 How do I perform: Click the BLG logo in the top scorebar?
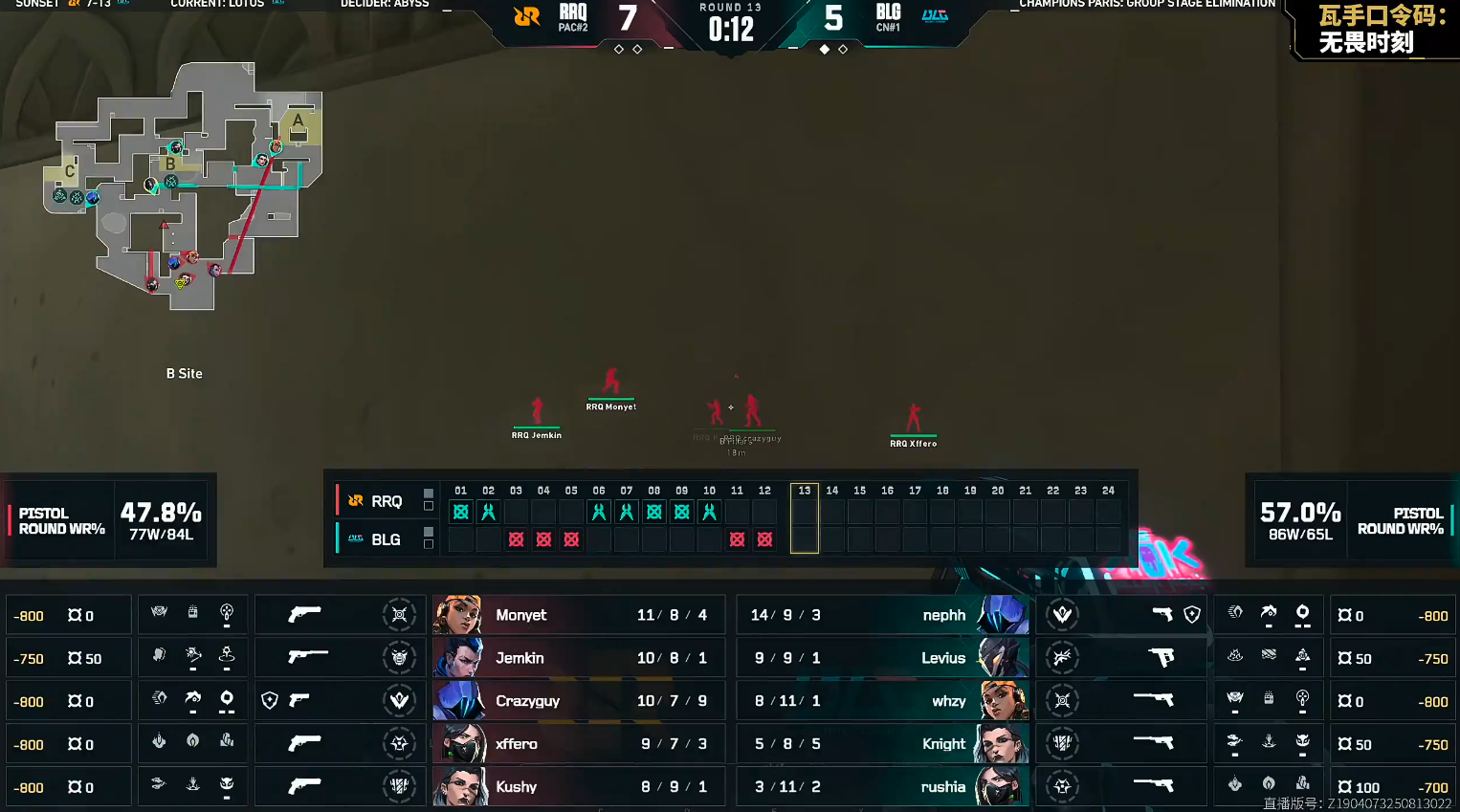coord(935,16)
